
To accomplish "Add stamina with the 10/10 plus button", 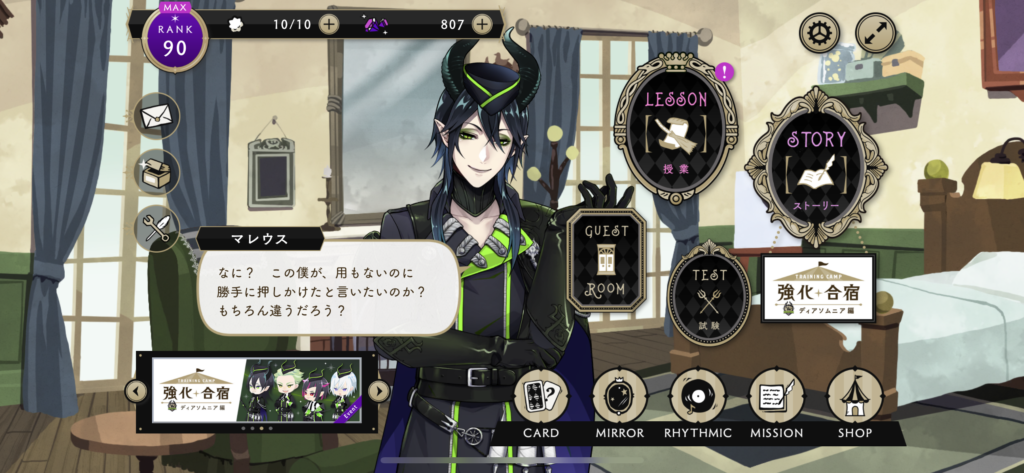I will pyautogui.click(x=329, y=24).
